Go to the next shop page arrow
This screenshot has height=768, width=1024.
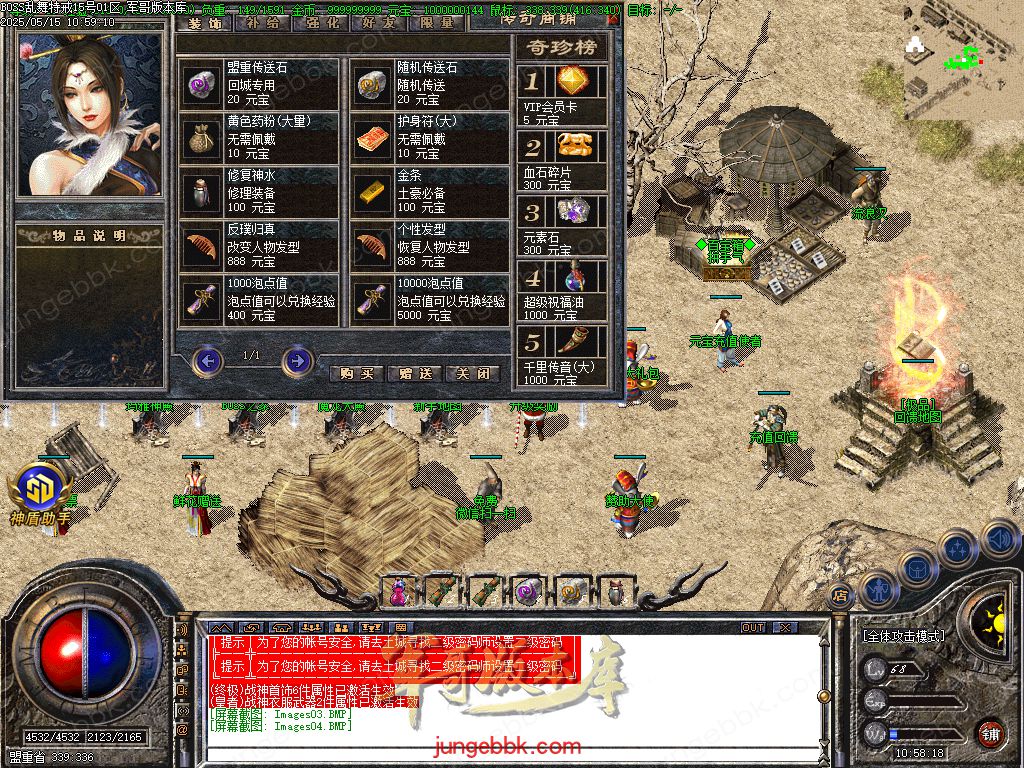coord(298,360)
